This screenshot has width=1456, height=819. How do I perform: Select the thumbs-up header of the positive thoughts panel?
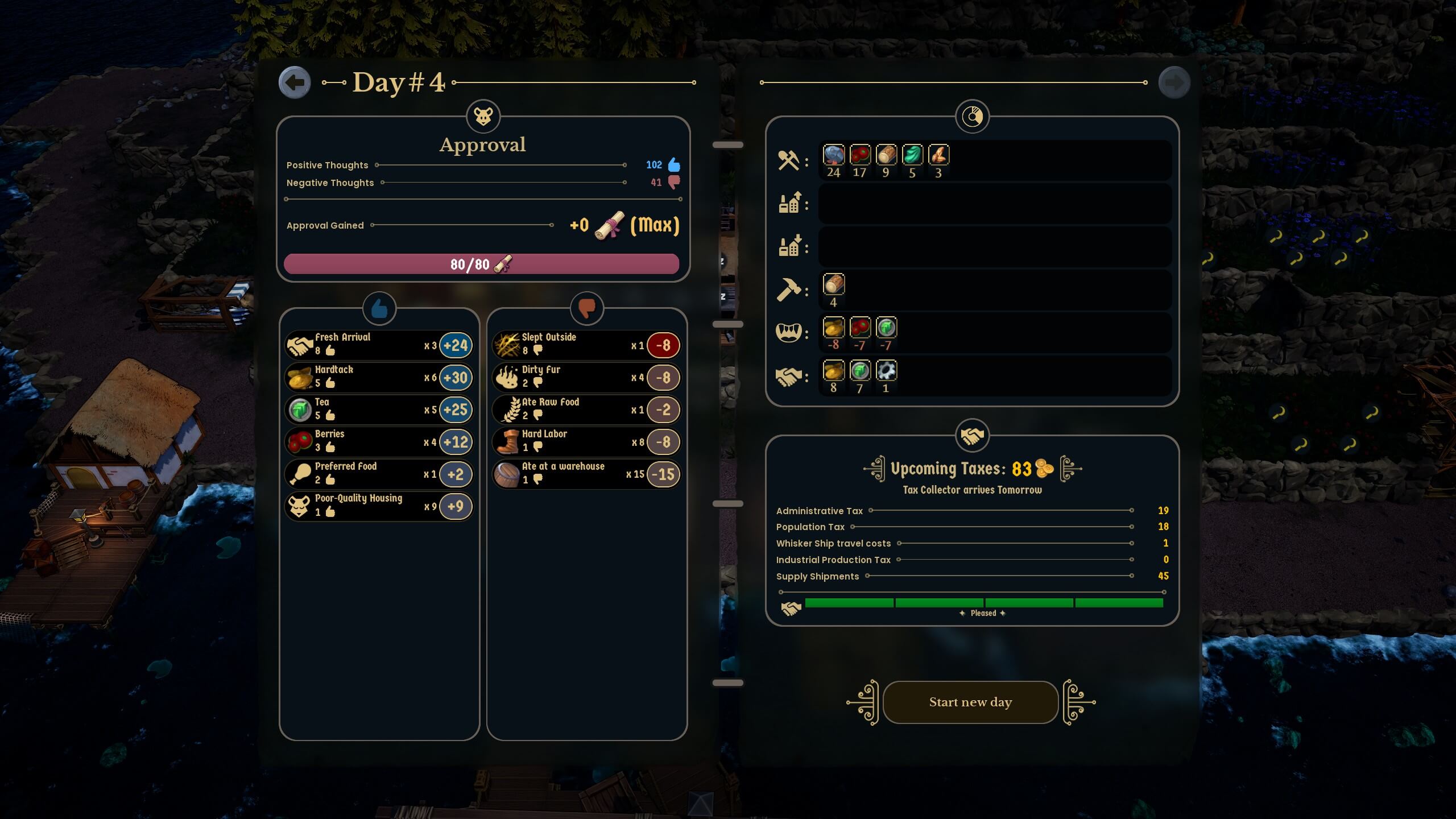(378, 309)
